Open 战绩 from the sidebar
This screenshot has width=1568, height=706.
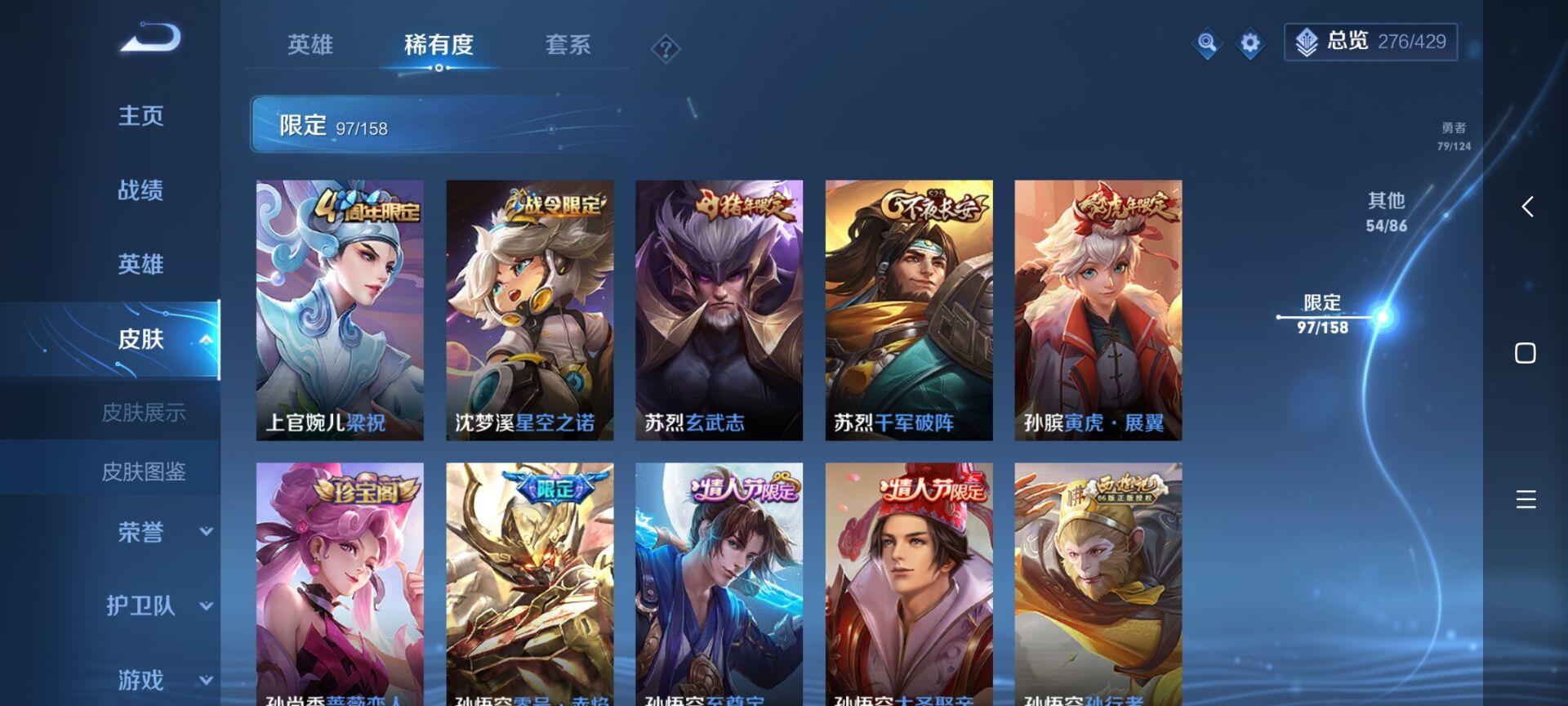click(139, 190)
